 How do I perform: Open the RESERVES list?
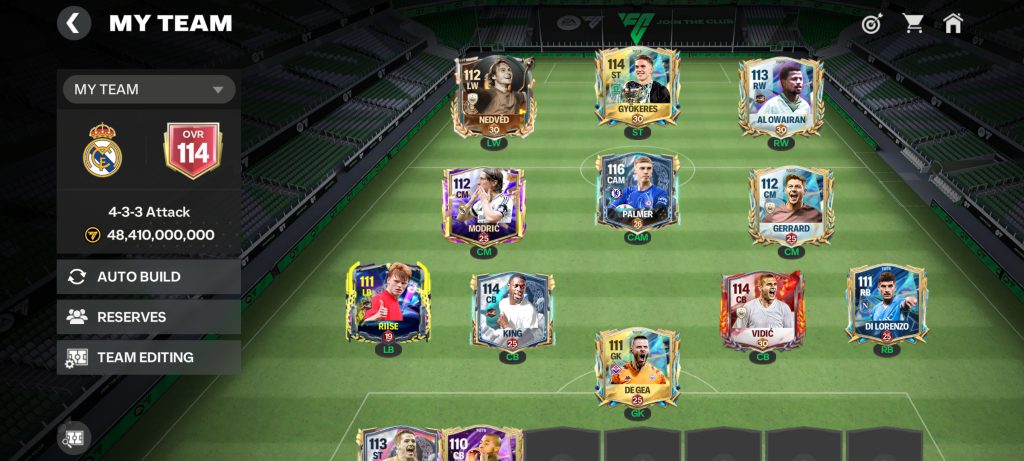pyautogui.click(x=149, y=317)
